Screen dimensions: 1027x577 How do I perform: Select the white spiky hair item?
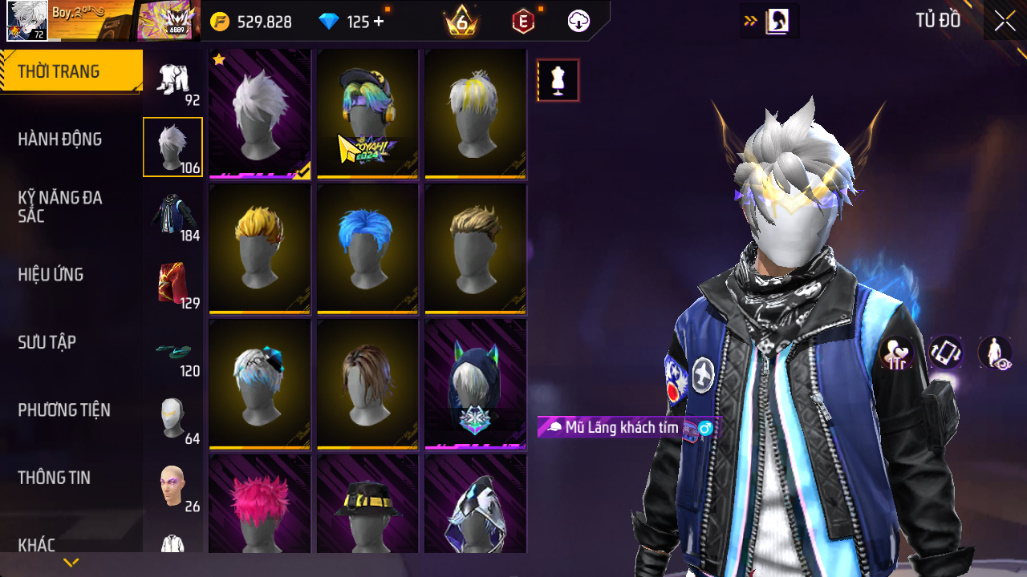[260, 114]
